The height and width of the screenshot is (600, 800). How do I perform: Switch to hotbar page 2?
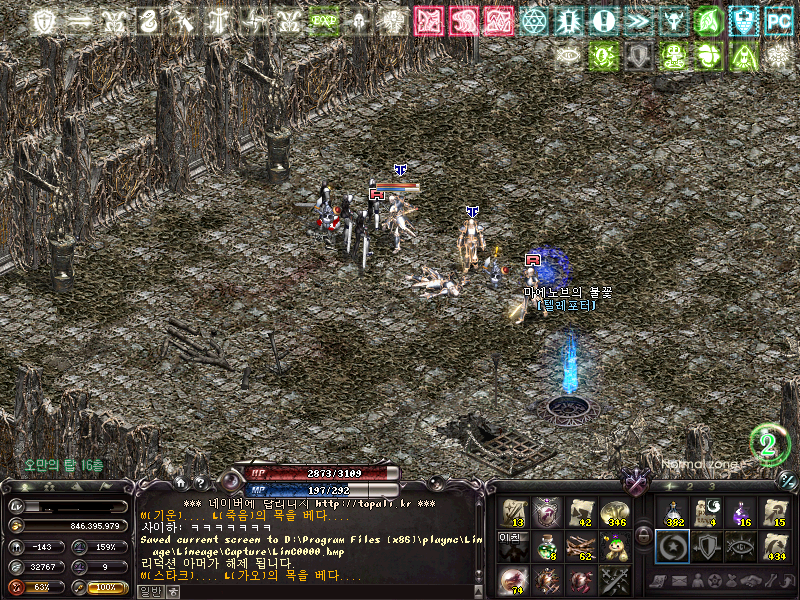coord(689,486)
